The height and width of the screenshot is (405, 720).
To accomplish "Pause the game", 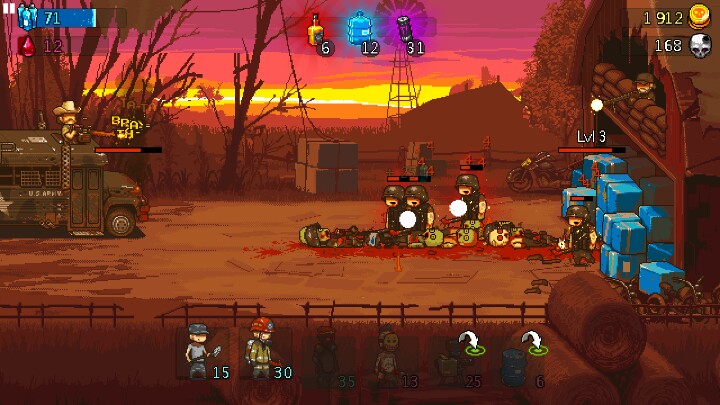I will tap(9, 8).
